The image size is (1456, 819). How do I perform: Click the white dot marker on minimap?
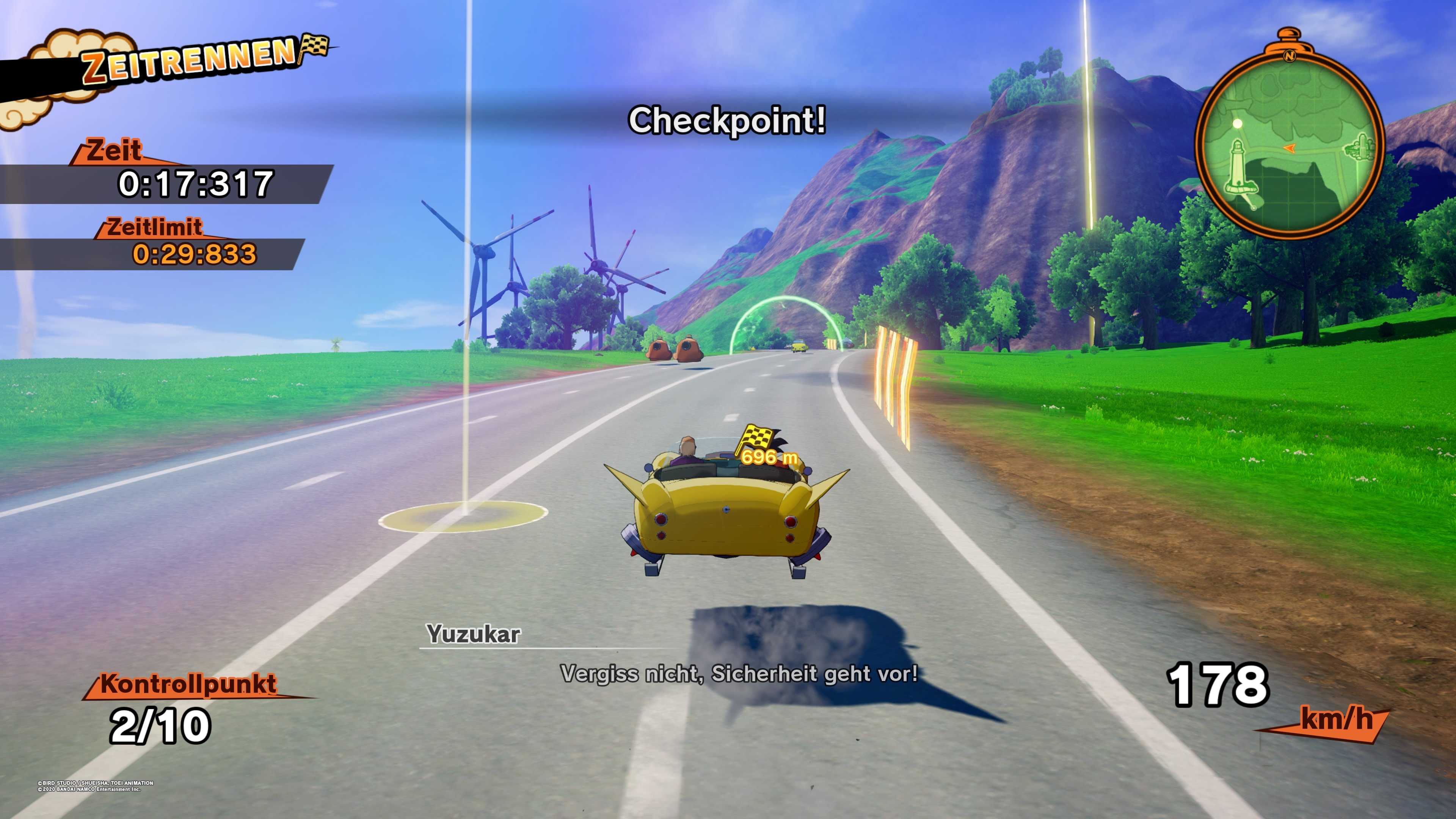point(1237,123)
